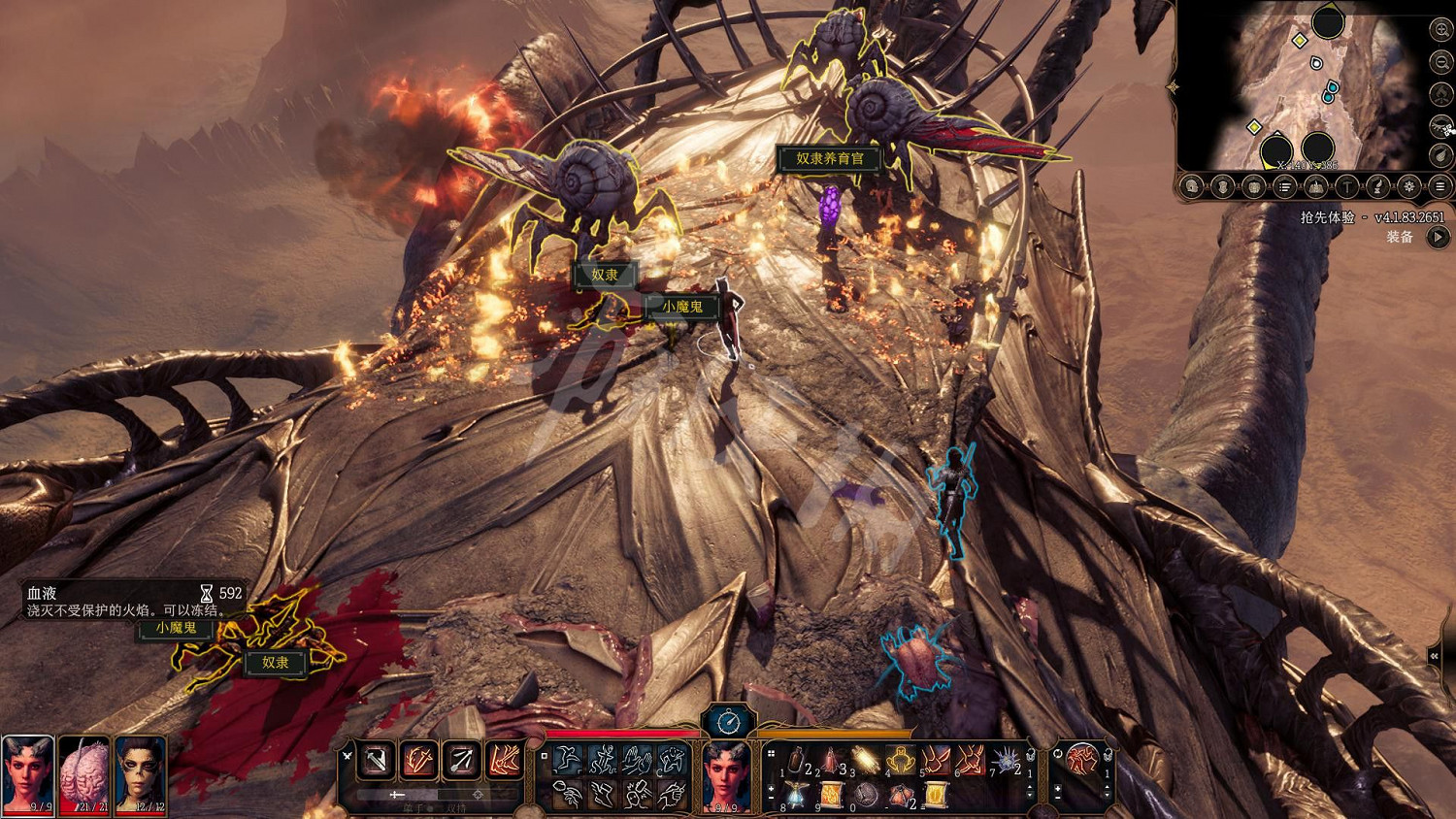The height and width of the screenshot is (819, 1456).
Task: Click the play arrow next to 装备
Action: tap(1438, 237)
